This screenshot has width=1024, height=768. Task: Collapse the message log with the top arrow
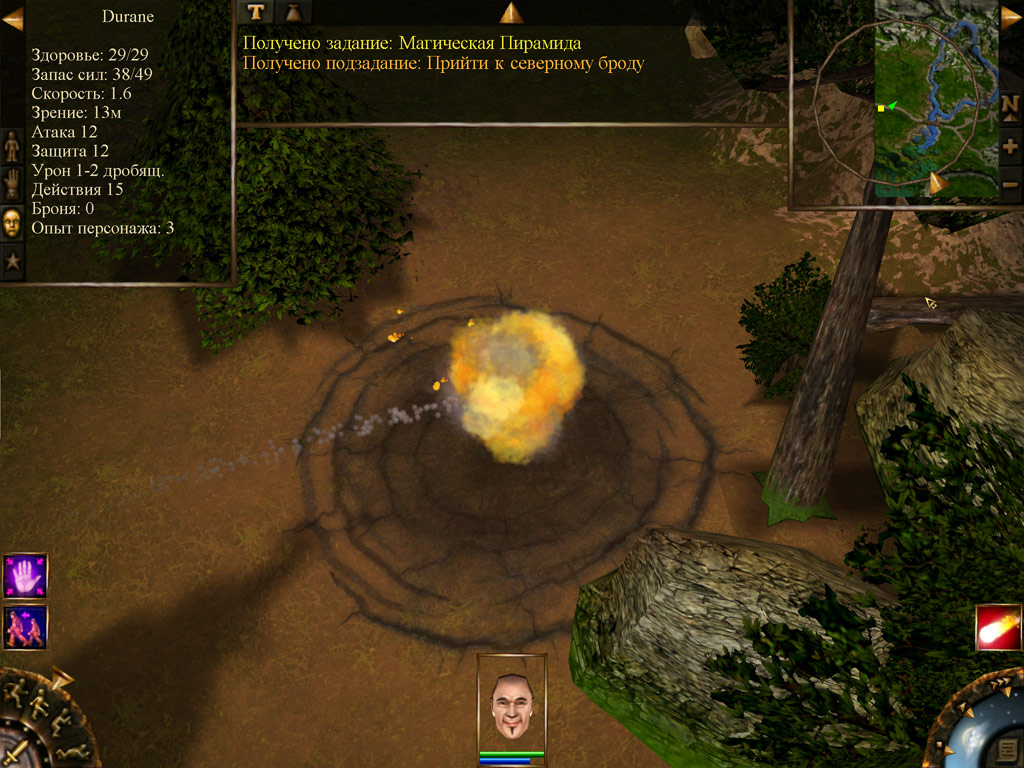[511, 12]
